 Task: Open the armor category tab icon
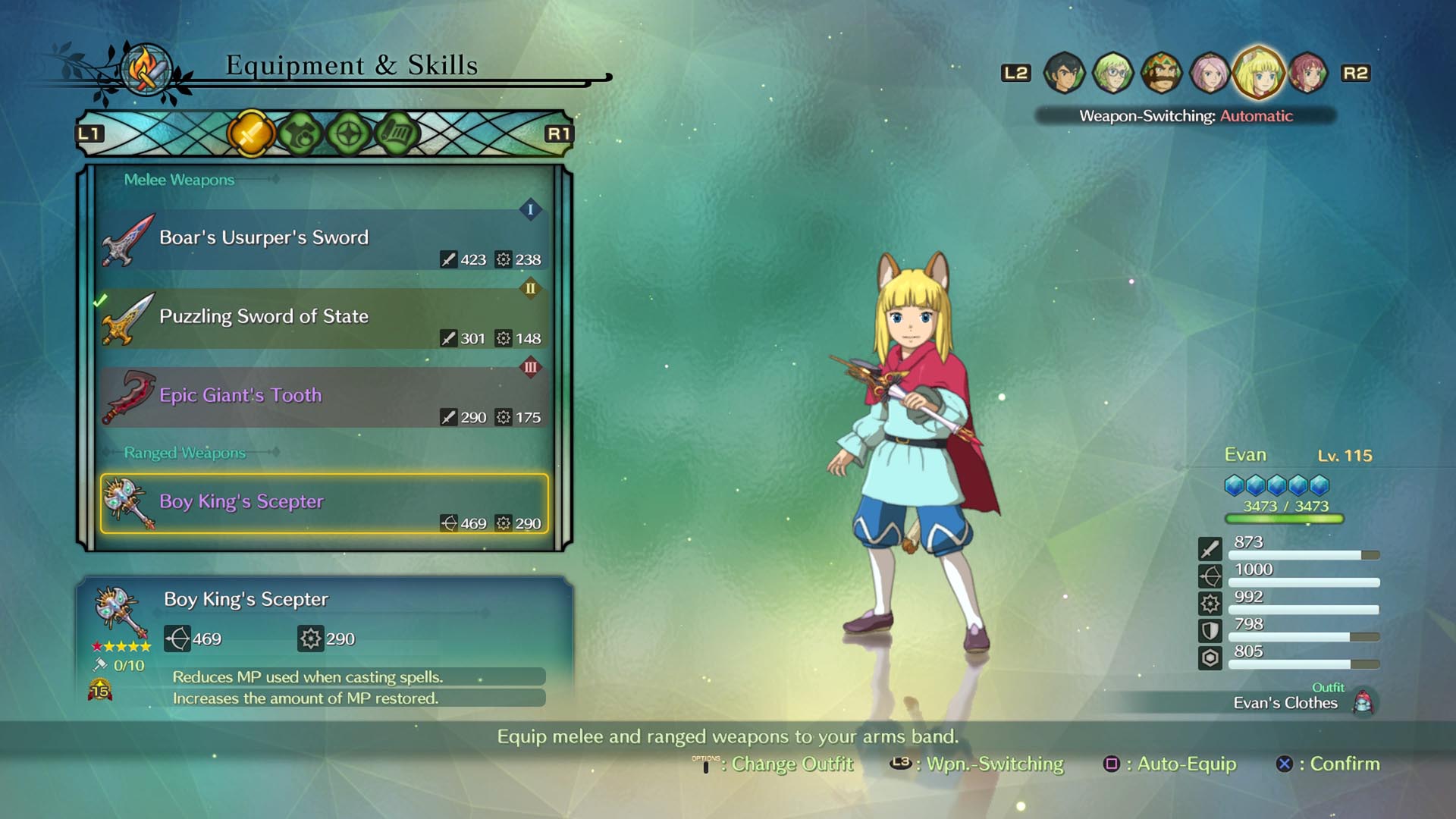coord(300,130)
